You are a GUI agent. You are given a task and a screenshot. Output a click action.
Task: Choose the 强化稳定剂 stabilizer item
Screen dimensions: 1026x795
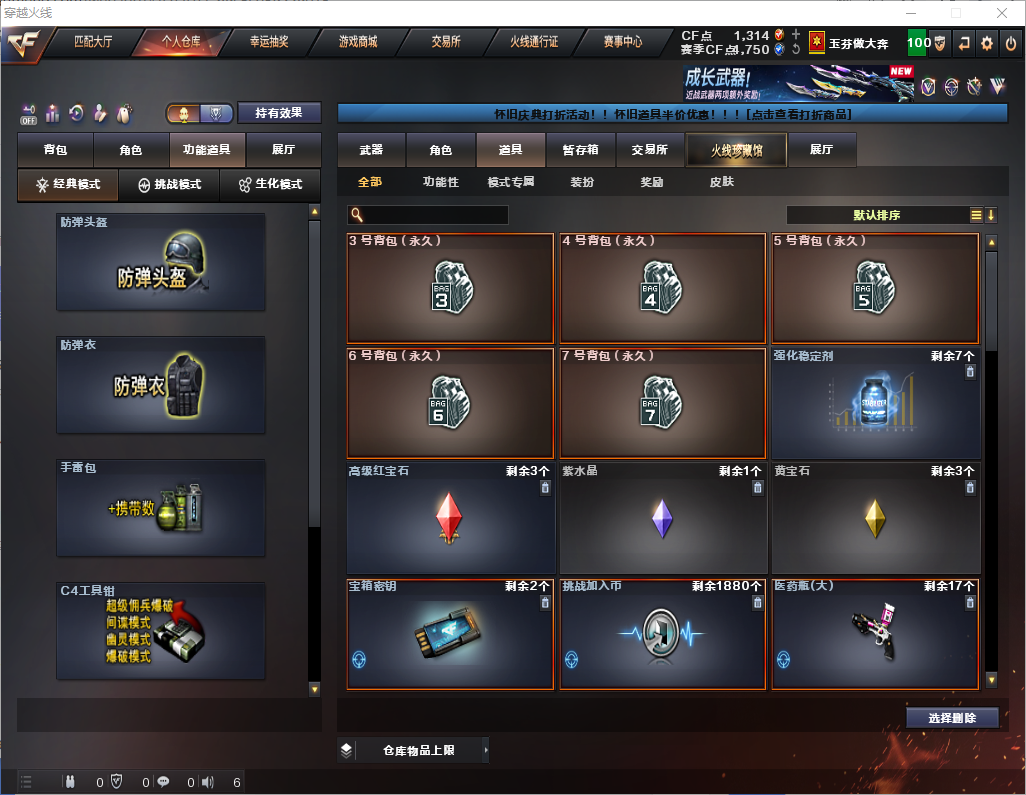[x=875, y=403]
